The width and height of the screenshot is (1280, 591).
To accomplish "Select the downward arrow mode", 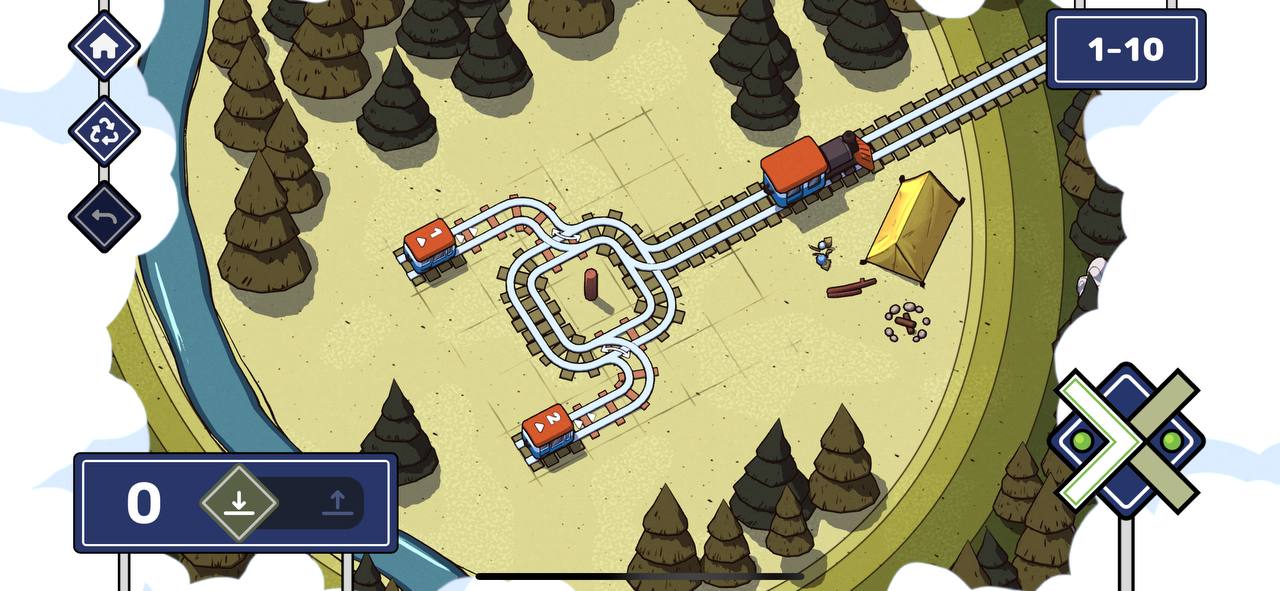I will pos(238,502).
